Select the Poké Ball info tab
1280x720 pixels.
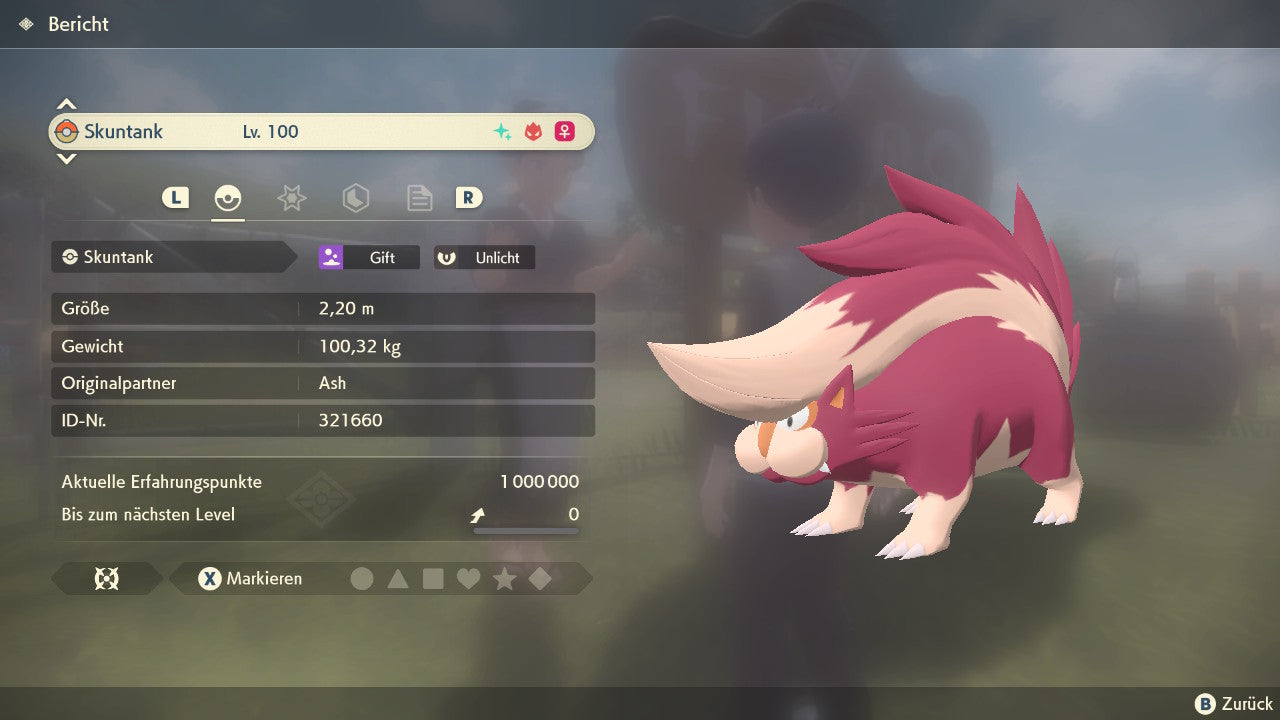tap(228, 198)
